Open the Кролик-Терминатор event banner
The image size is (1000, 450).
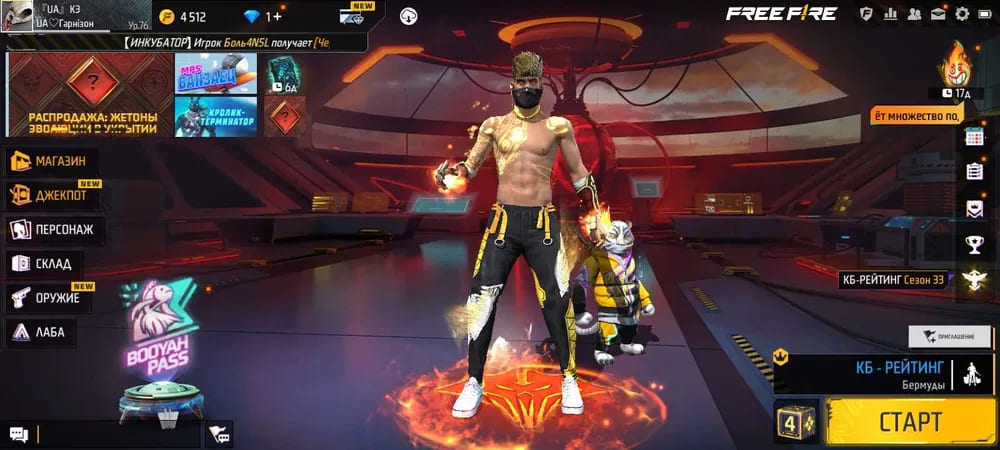(x=216, y=116)
